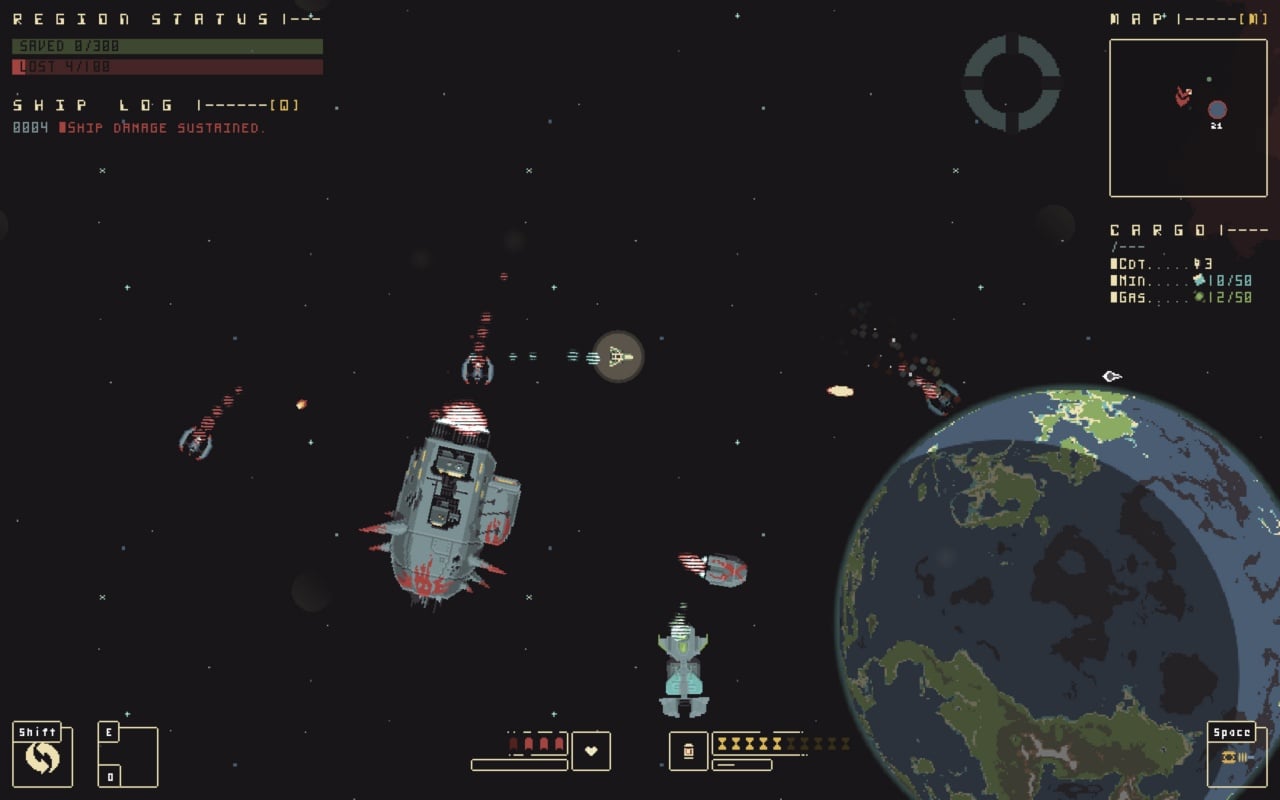Activate the Shift swirl ability icon
Screen dimensions: 1280x800
pos(42,757)
